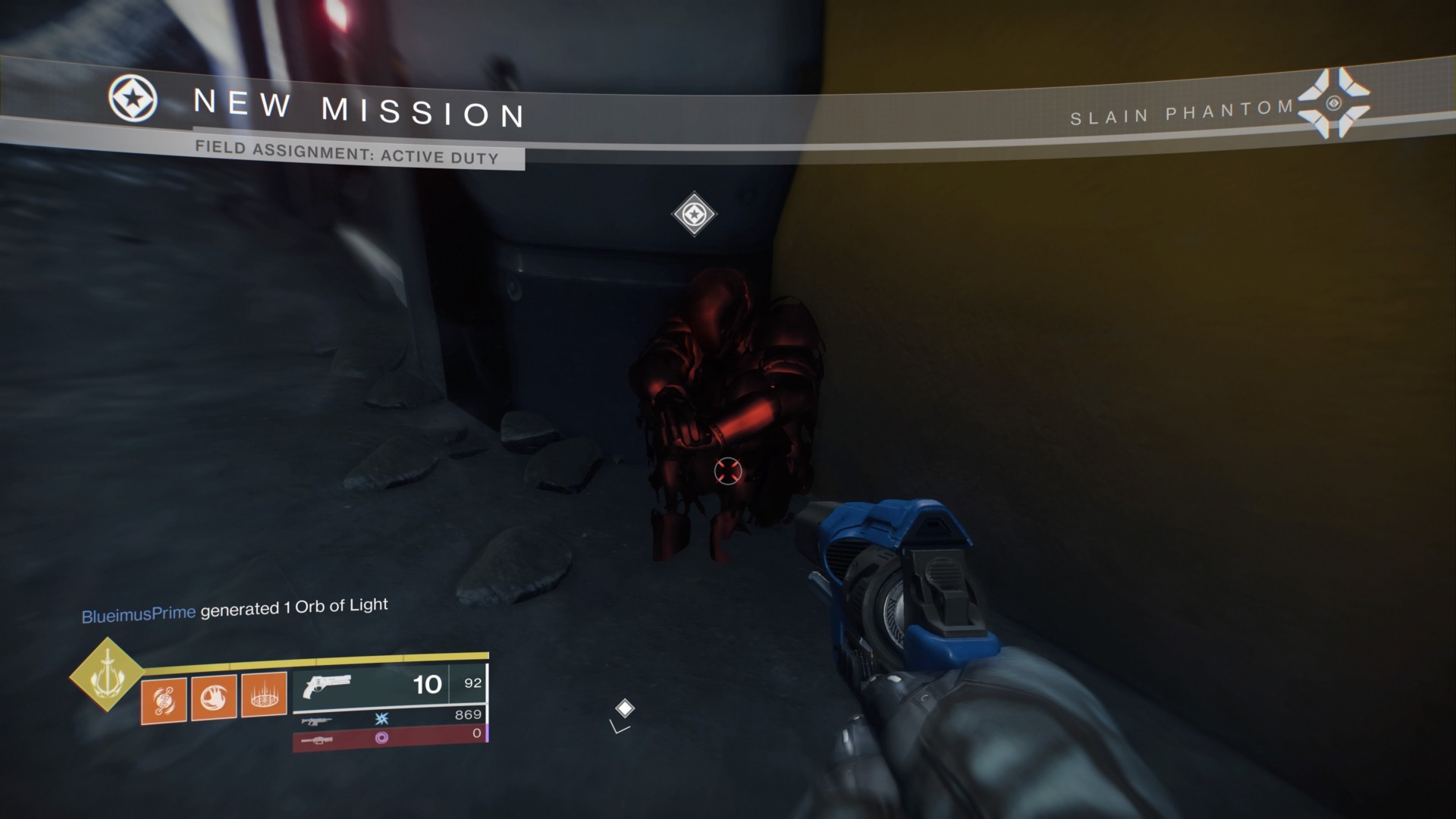The width and height of the screenshot is (1456, 819).
Task: Open the Field Assignment: Active Duty notification
Action: click(347, 152)
